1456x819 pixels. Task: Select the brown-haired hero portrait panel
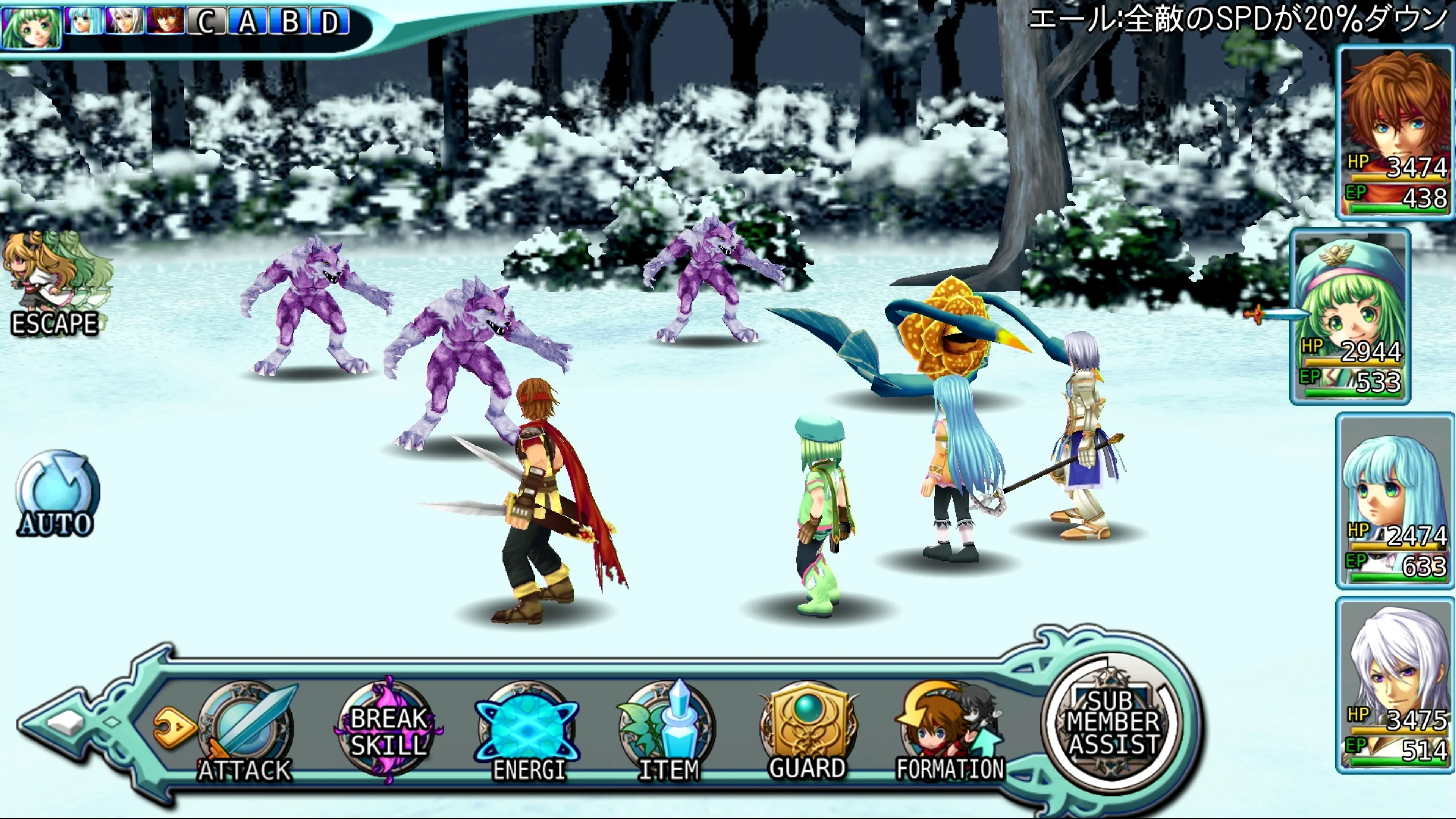(x=1395, y=133)
